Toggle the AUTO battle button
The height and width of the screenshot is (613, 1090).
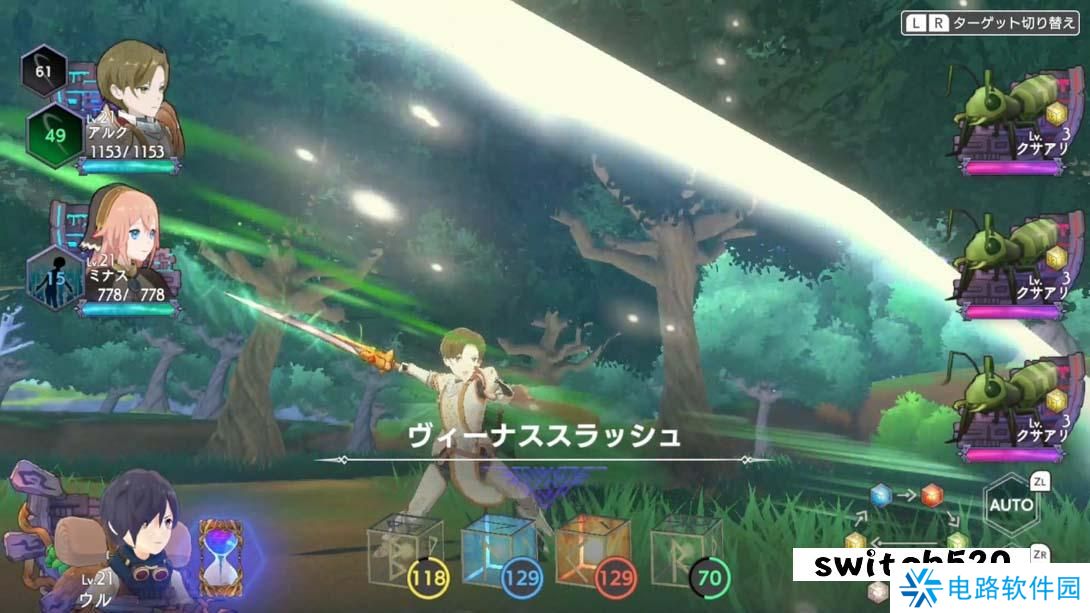tap(1011, 504)
